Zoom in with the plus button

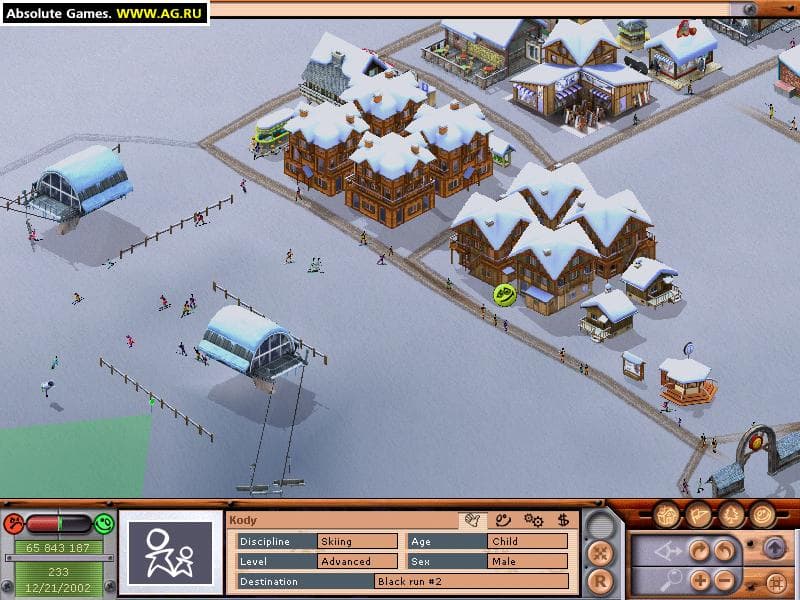tap(700, 580)
